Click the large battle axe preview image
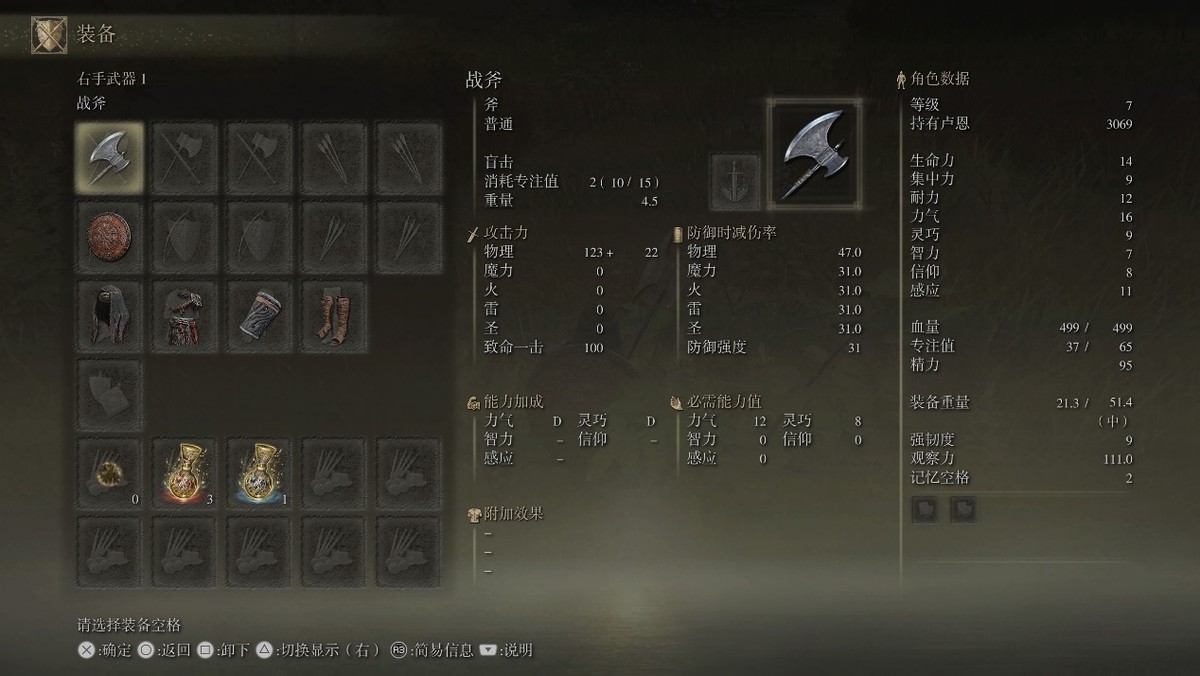 click(813, 151)
